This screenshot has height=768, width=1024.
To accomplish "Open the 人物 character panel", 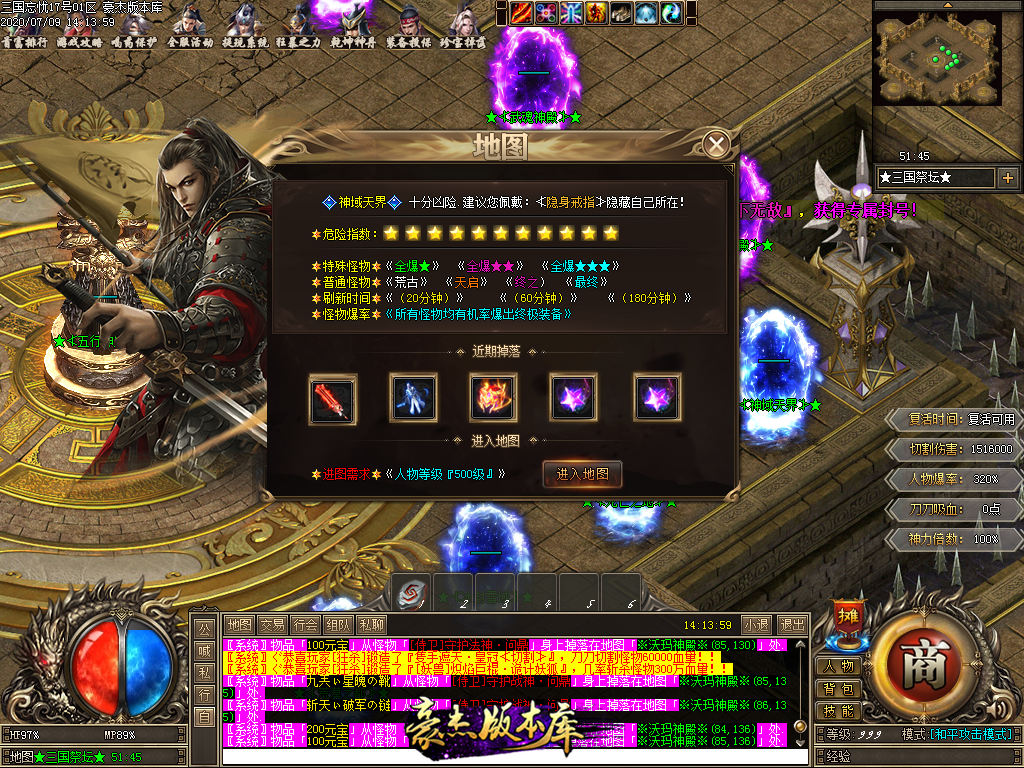I will [x=839, y=667].
